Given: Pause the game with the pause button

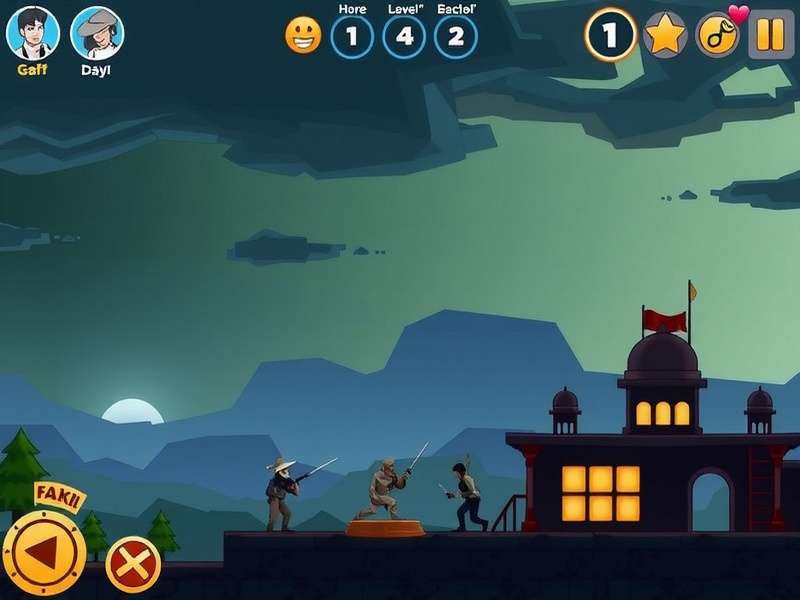Looking at the screenshot, I should pyautogui.click(x=770, y=35).
